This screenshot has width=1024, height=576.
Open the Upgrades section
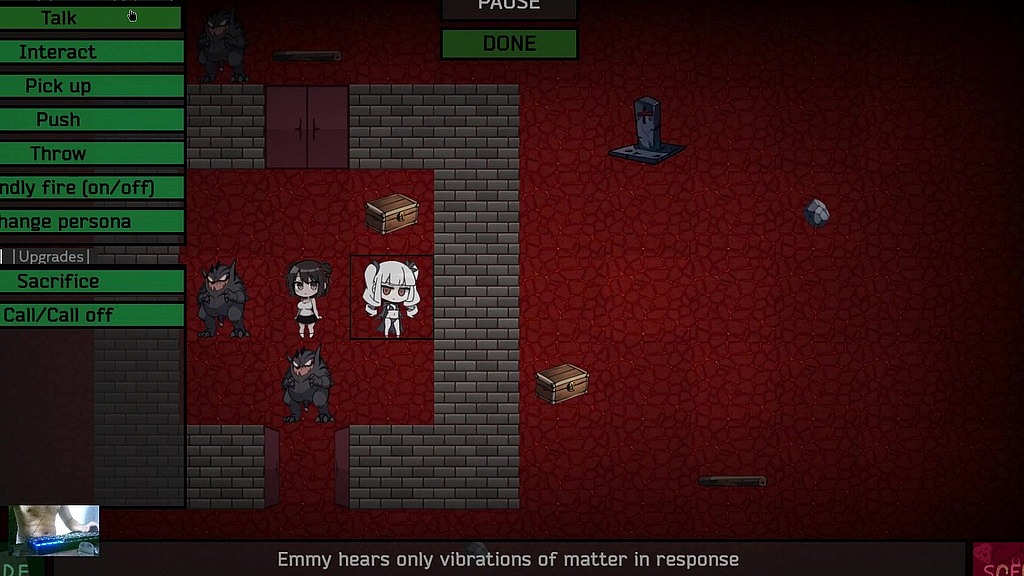pos(51,257)
